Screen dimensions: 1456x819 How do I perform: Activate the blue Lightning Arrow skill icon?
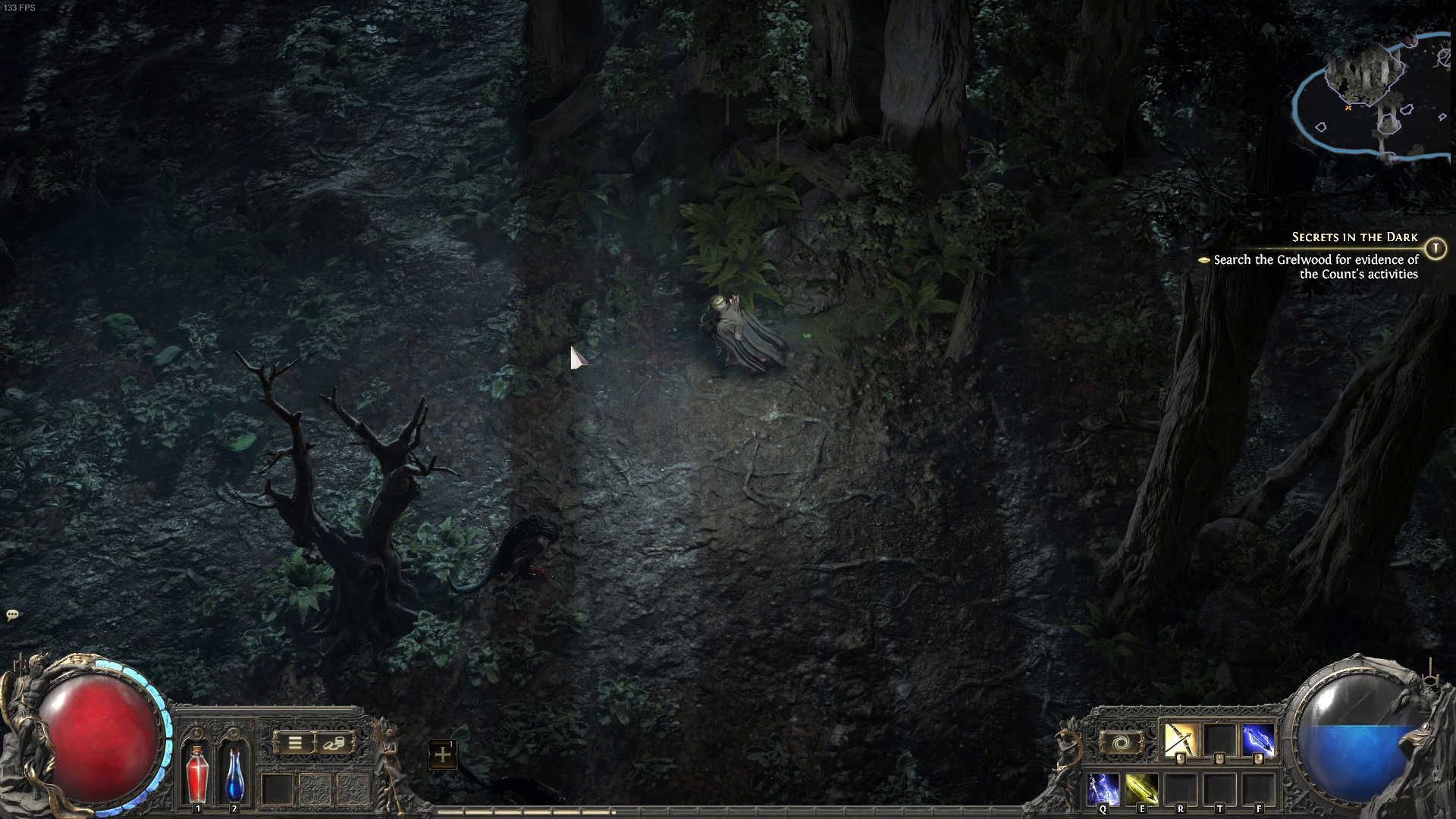click(1259, 740)
